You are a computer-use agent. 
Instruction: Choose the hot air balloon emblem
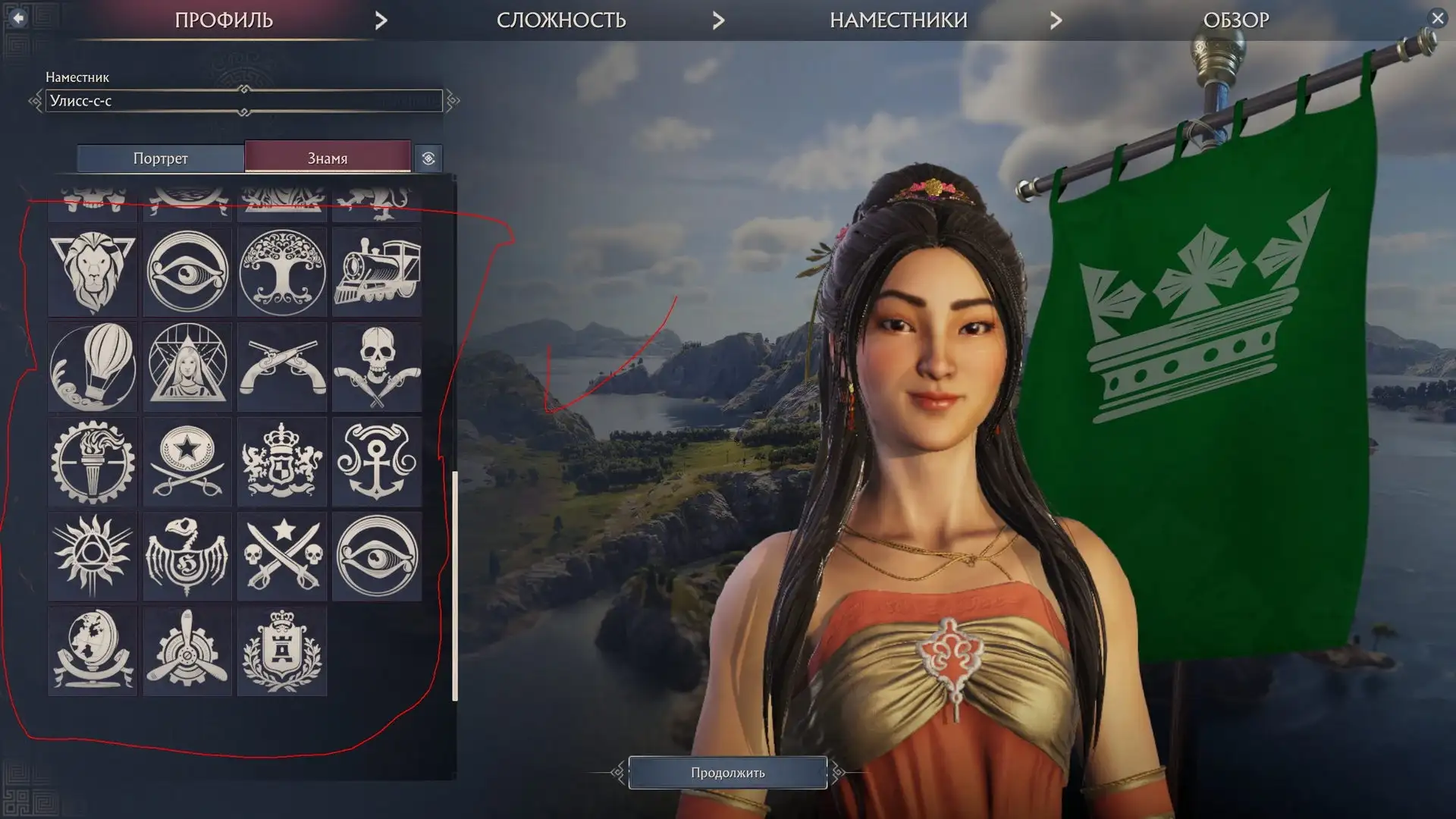click(x=93, y=367)
